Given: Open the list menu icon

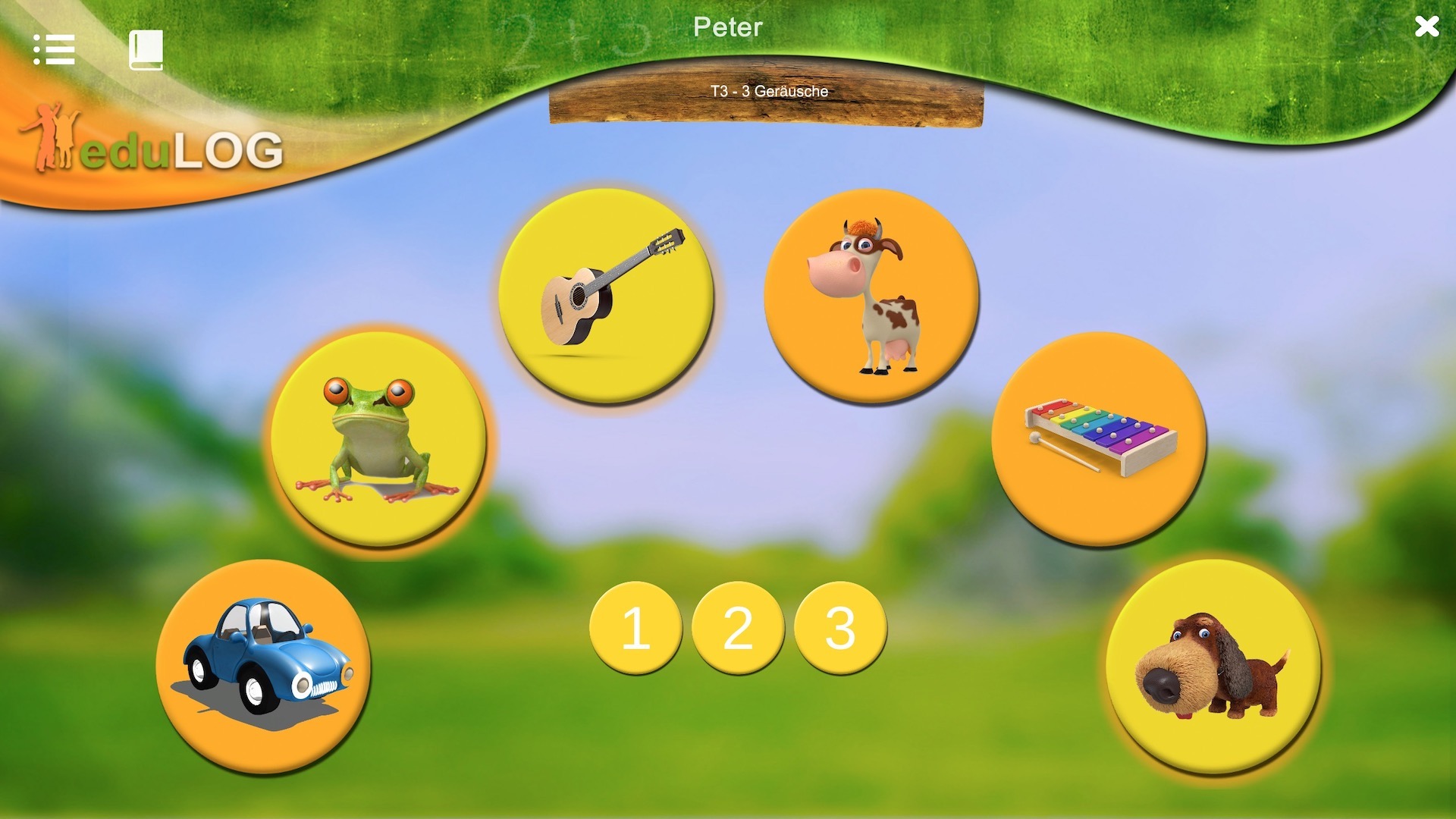Looking at the screenshot, I should pyautogui.click(x=54, y=50).
